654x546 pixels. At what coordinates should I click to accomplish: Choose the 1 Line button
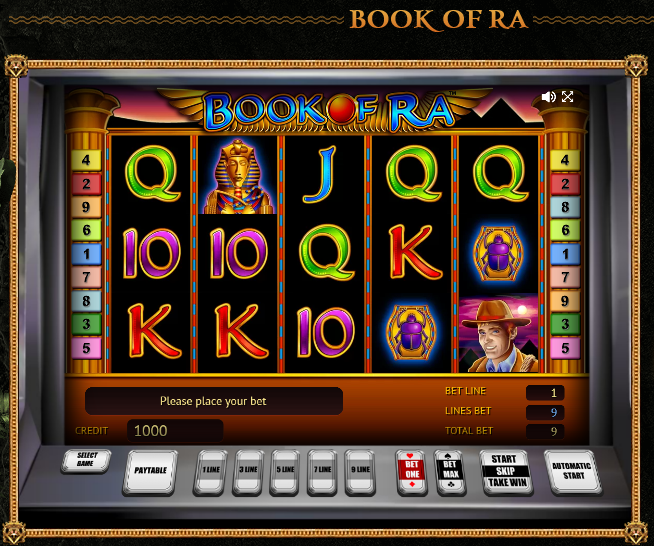pos(211,470)
